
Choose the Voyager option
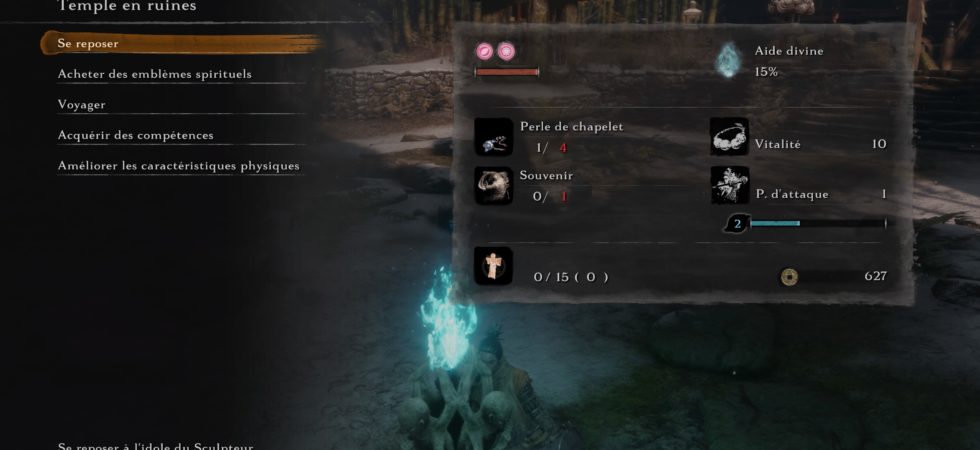[82, 104]
